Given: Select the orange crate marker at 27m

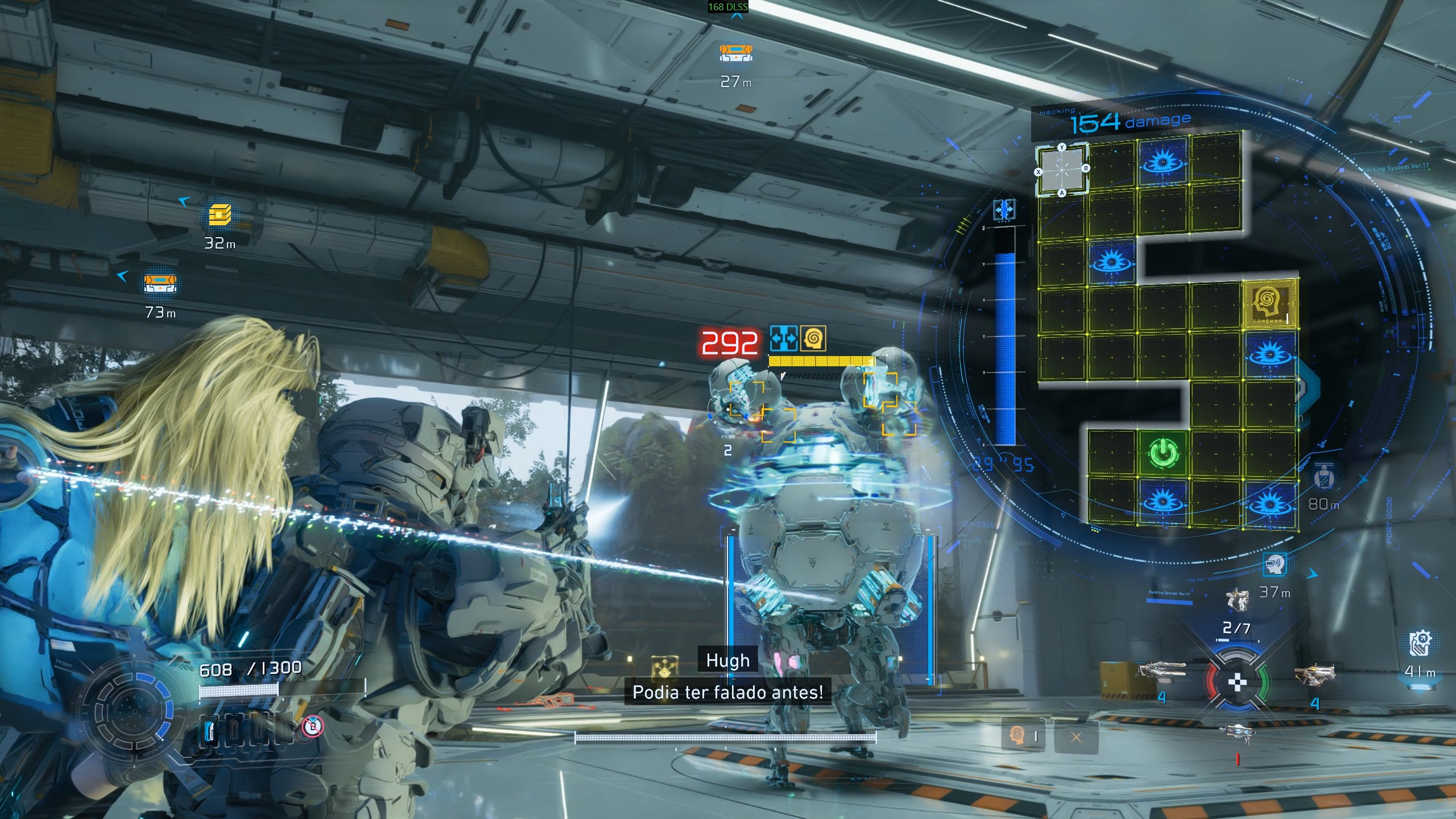Looking at the screenshot, I should pos(736,53).
